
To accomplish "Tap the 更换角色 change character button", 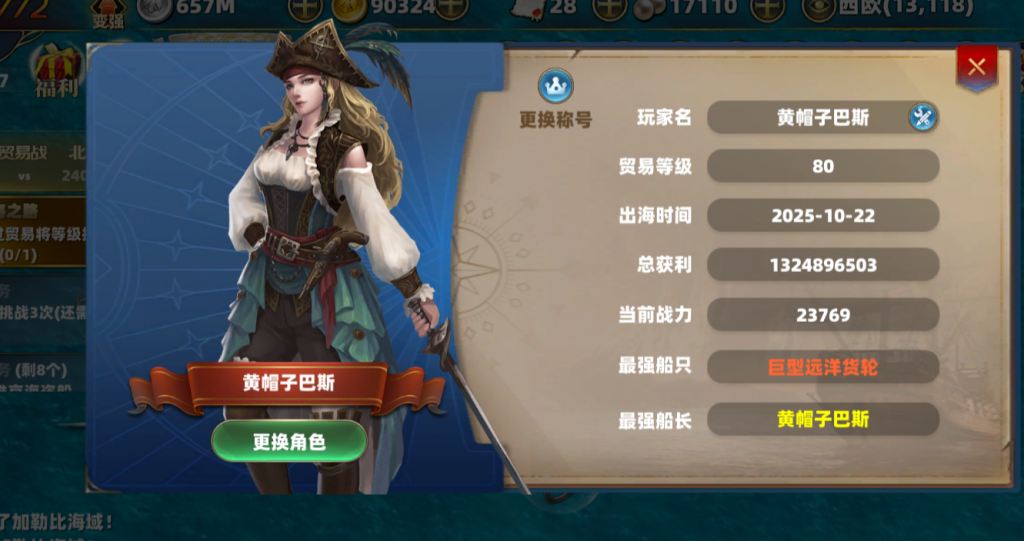I will pos(289,440).
